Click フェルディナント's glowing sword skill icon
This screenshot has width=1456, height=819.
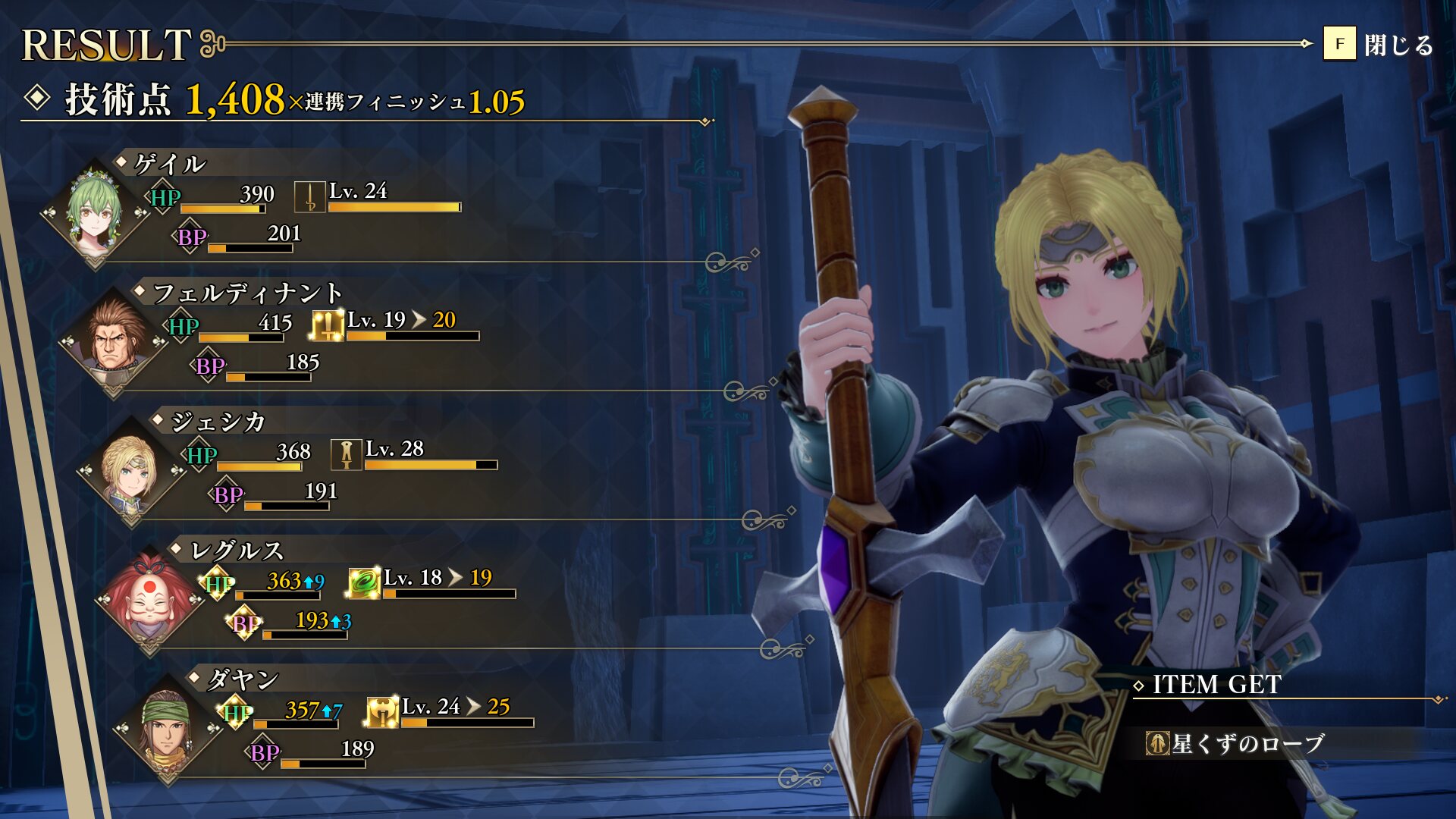(x=328, y=326)
